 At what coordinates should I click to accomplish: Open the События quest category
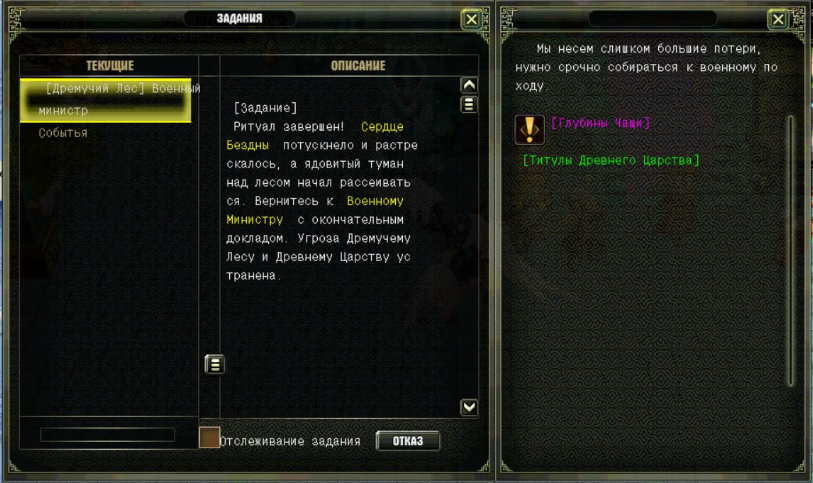point(63,133)
